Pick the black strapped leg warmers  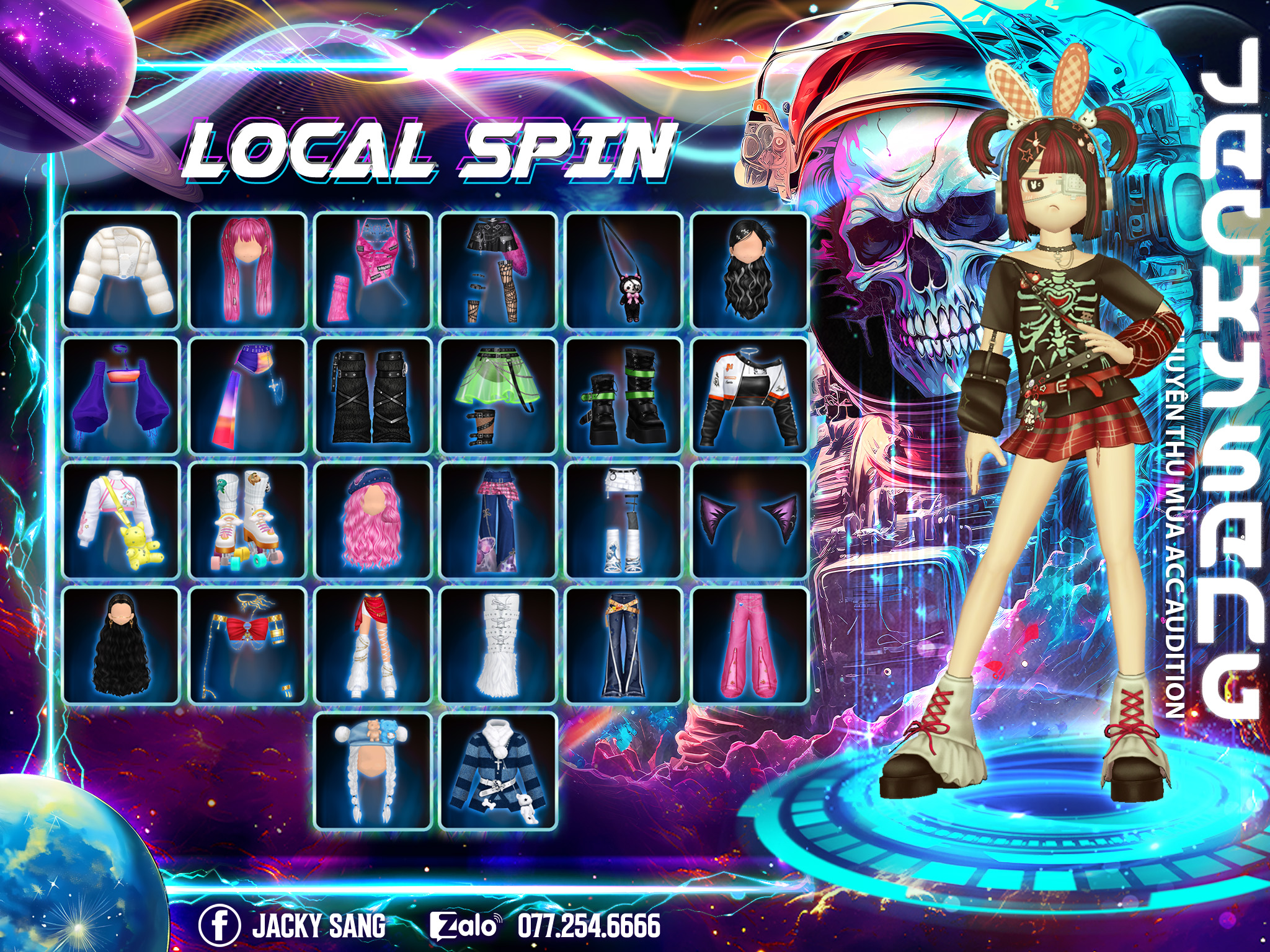click(x=373, y=396)
